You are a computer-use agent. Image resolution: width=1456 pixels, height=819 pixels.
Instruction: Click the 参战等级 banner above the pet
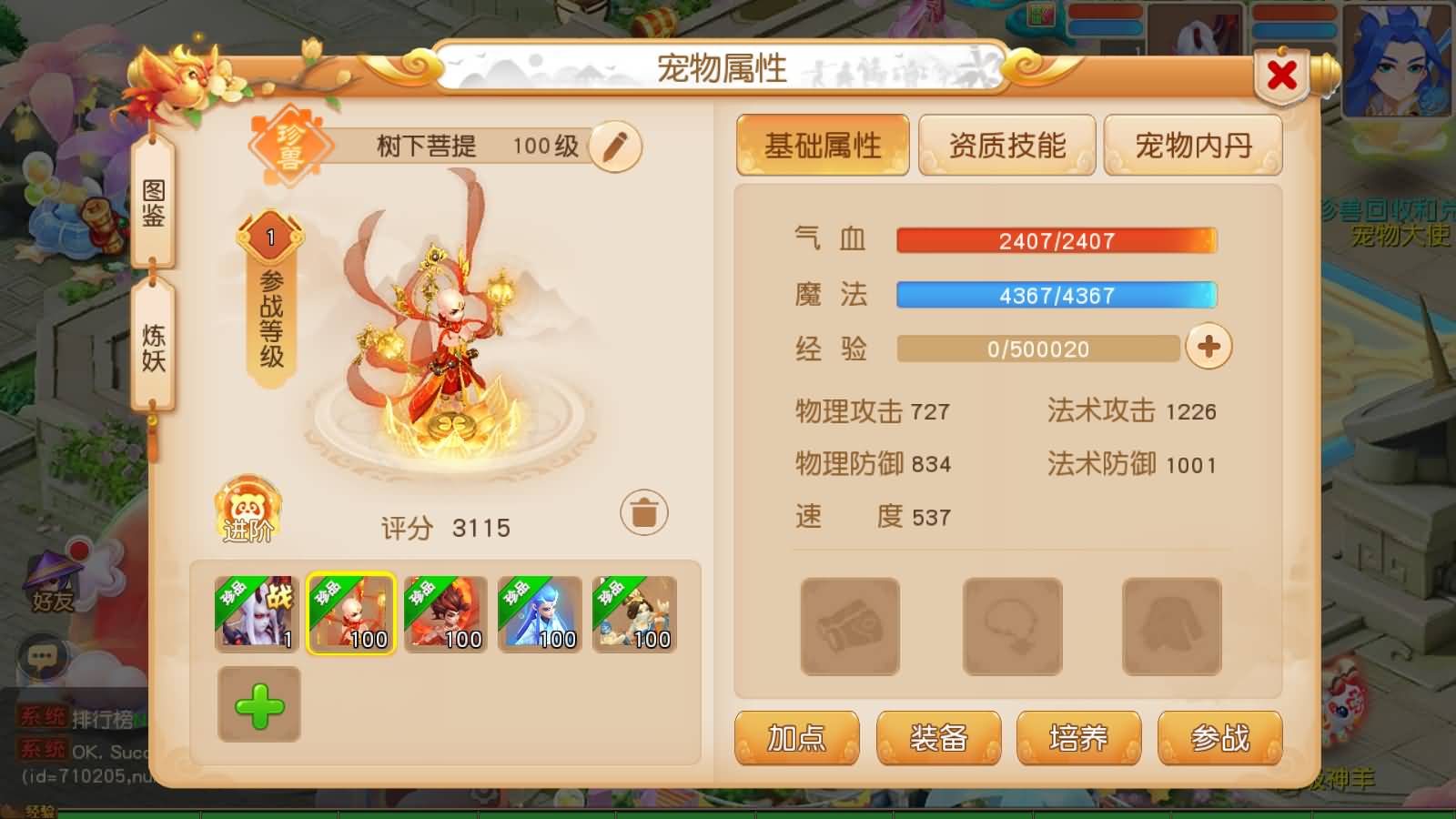click(268, 300)
